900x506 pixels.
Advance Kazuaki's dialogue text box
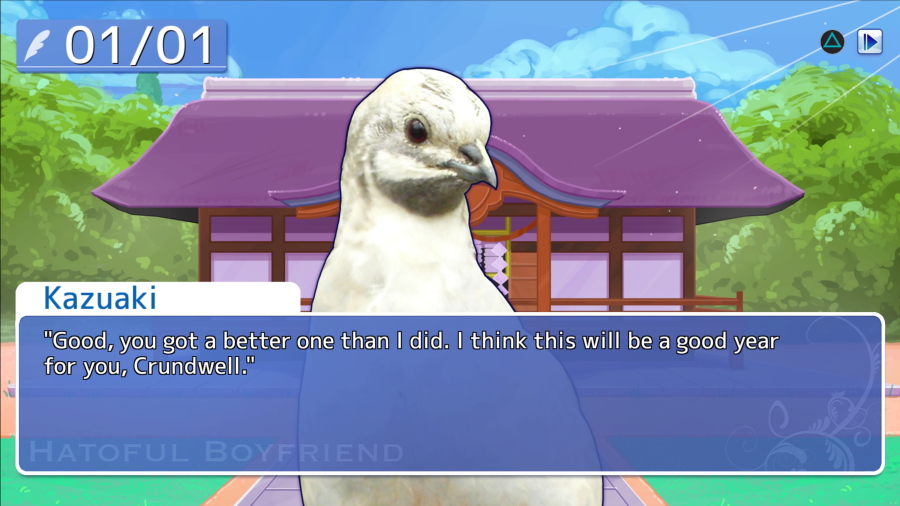tap(450, 393)
